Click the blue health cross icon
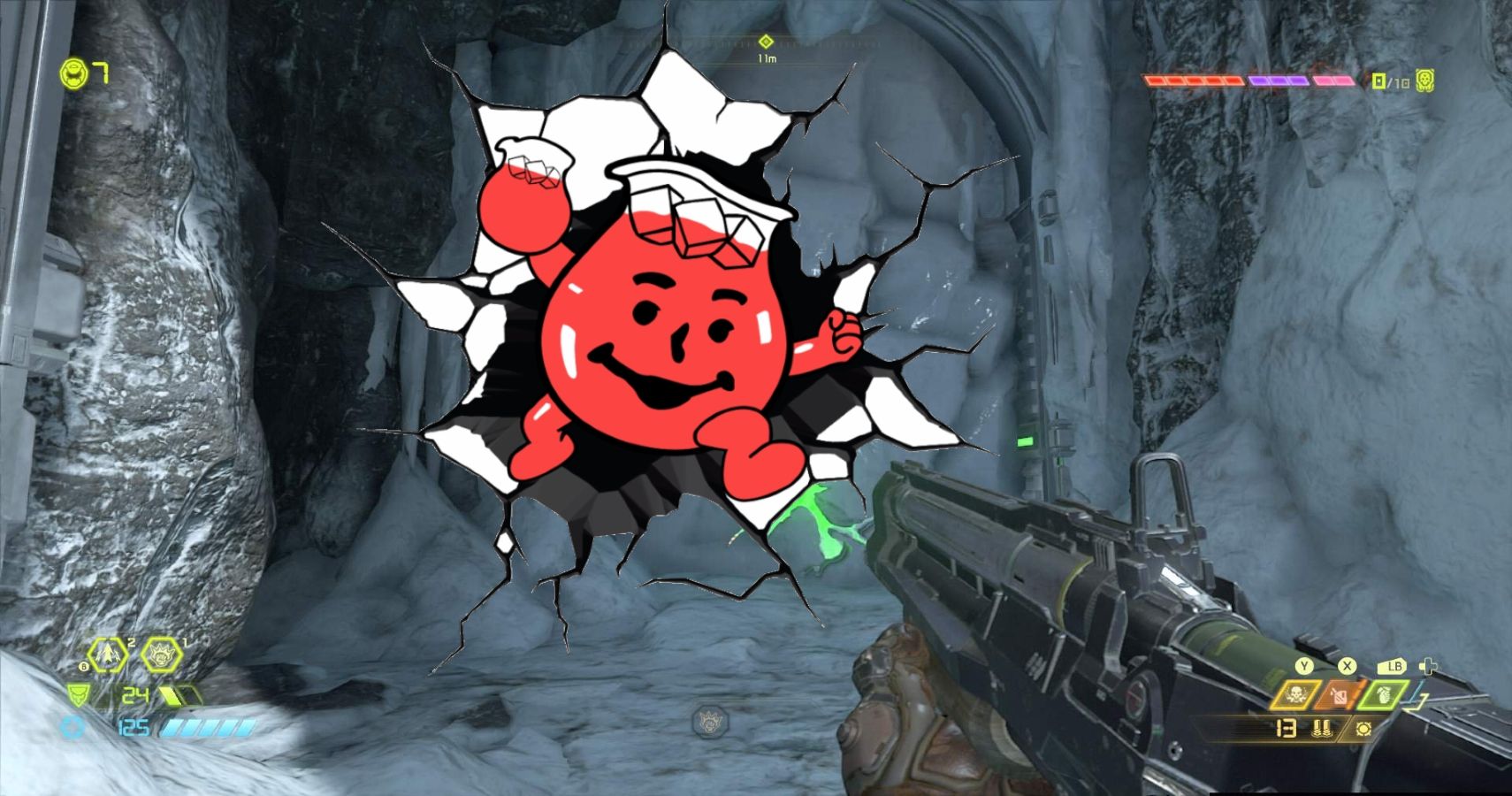The image size is (1512, 796). pyautogui.click(x=71, y=727)
